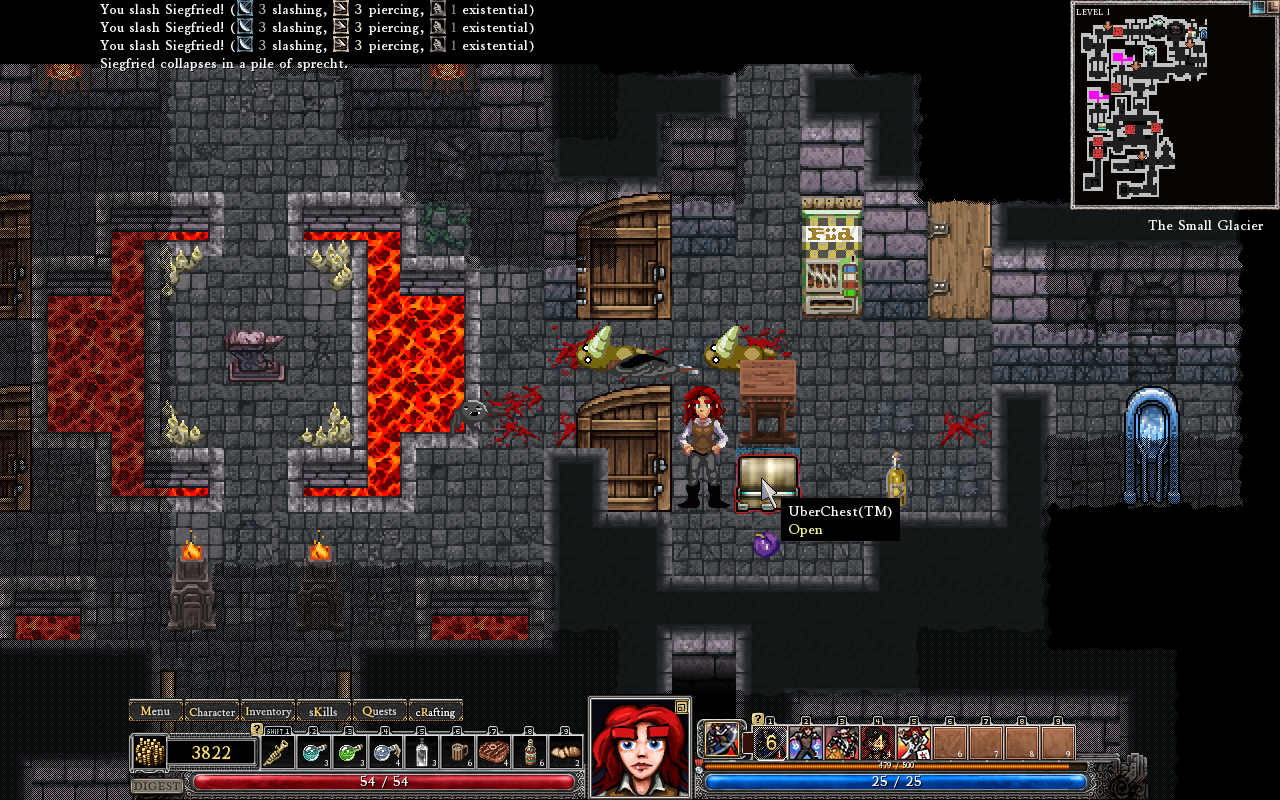This screenshot has height=800, width=1280.
Task: Click the silver potion in belt slot 4
Action: (385, 752)
